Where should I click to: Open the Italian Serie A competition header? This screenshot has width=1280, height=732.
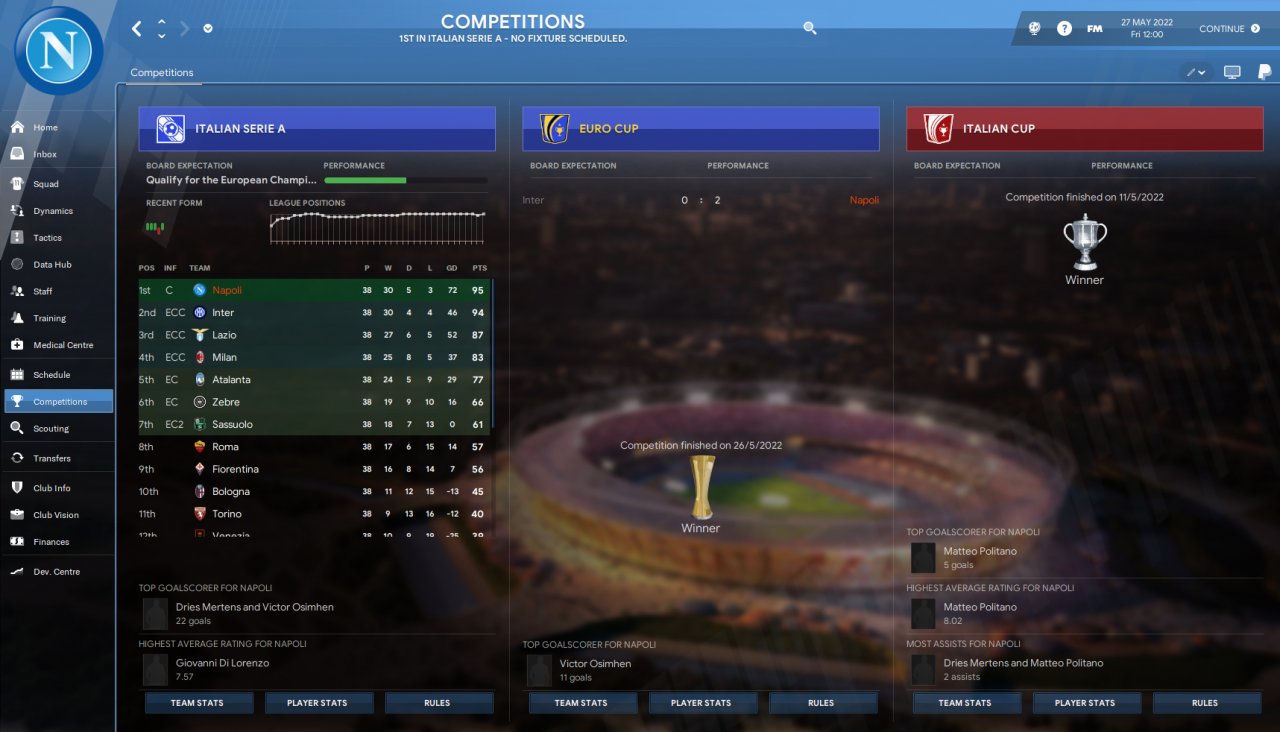point(317,129)
